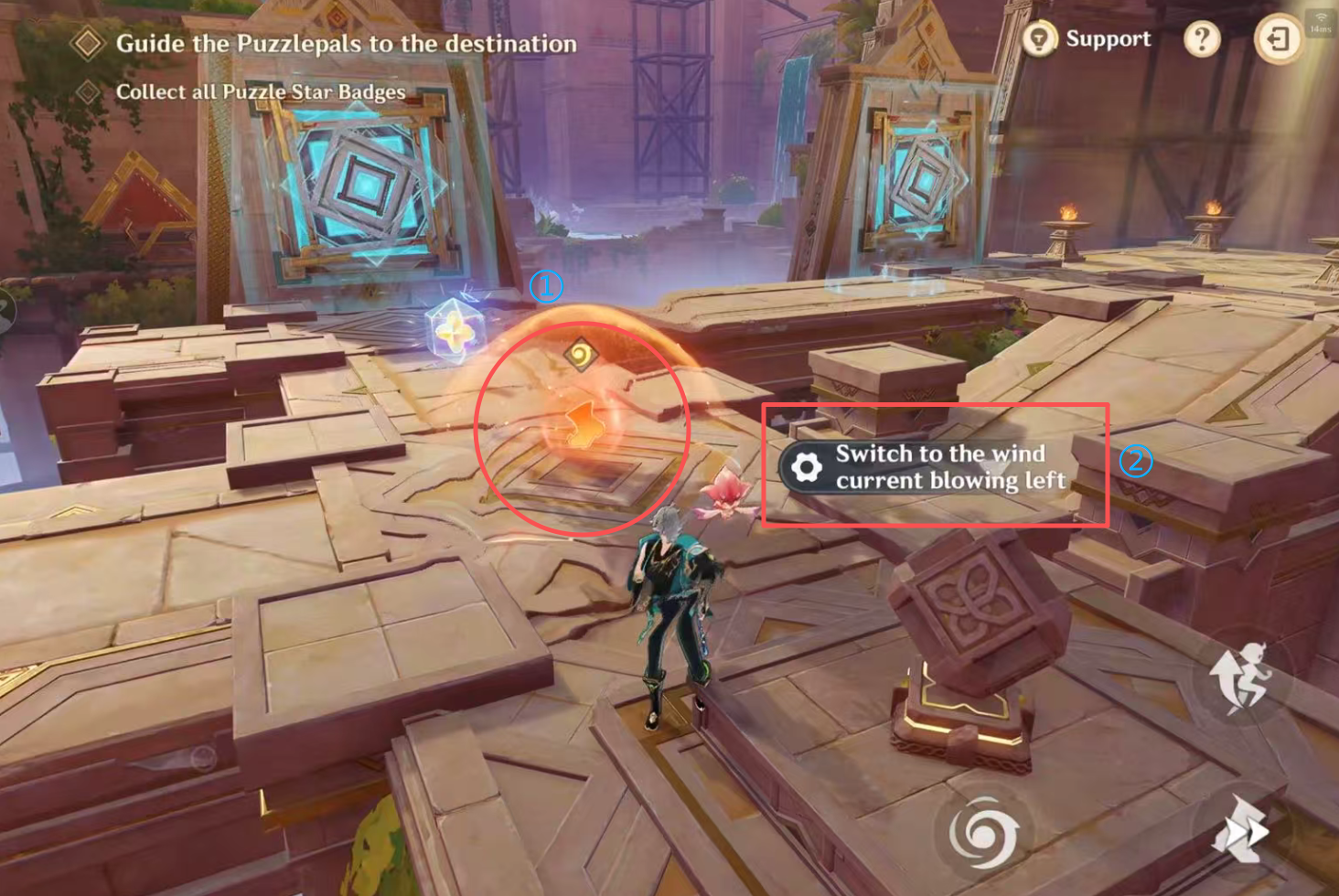Activate the swirl elemental skill button
This screenshot has width=1339, height=896.
pyautogui.click(x=983, y=833)
